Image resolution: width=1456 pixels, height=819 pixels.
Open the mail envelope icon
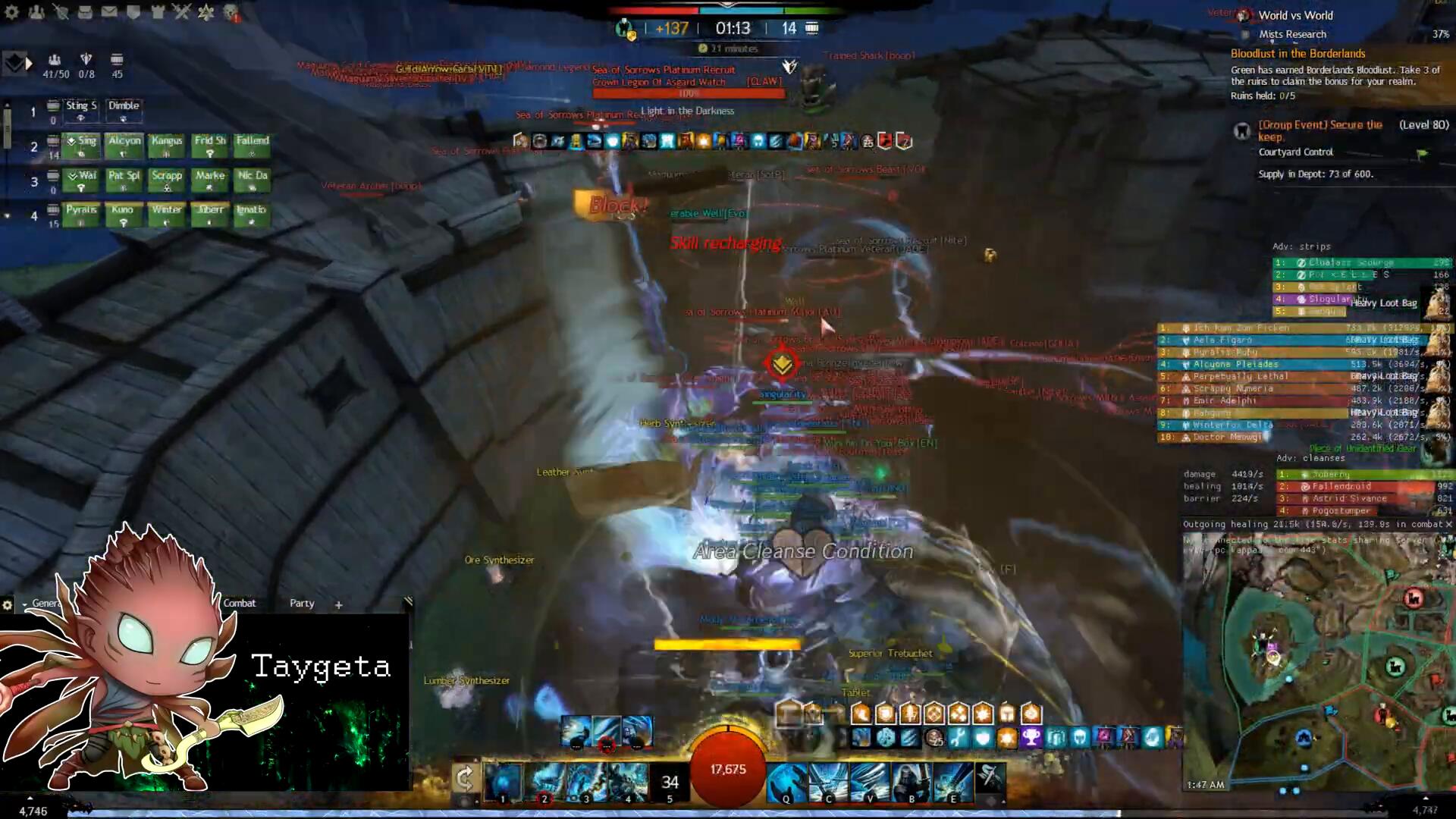pos(109,12)
